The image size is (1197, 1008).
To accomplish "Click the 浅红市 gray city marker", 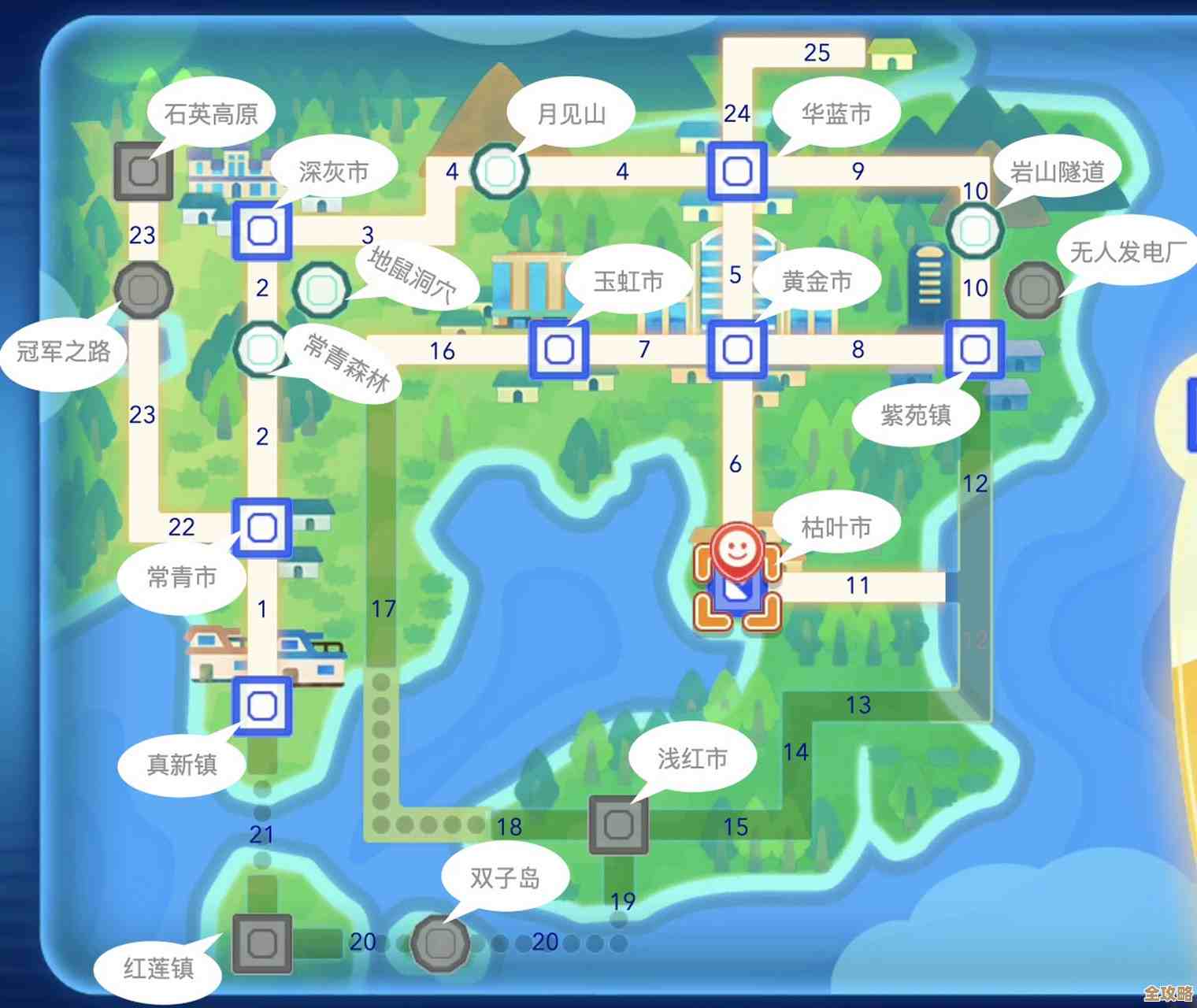I will click(617, 824).
